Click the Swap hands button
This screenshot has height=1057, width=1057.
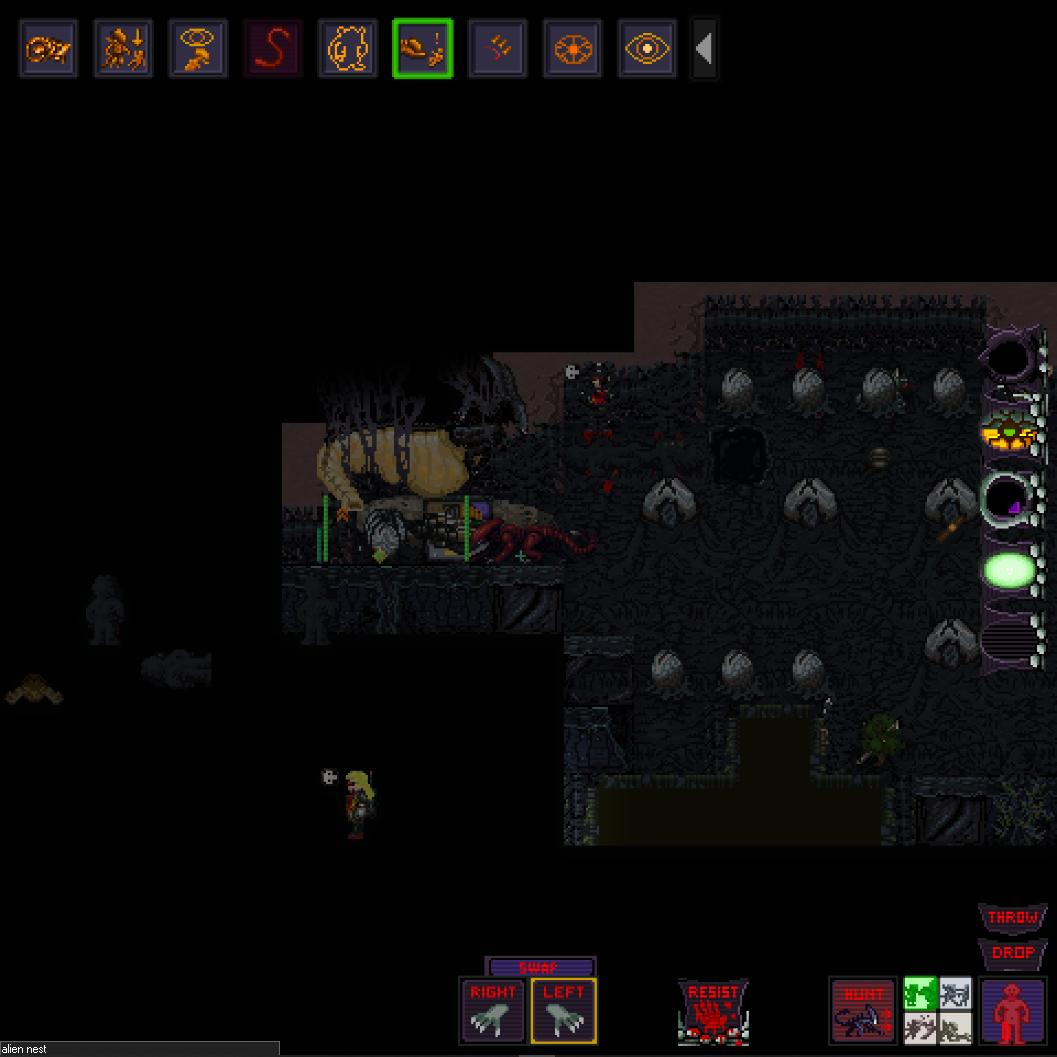[x=539, y=967]
